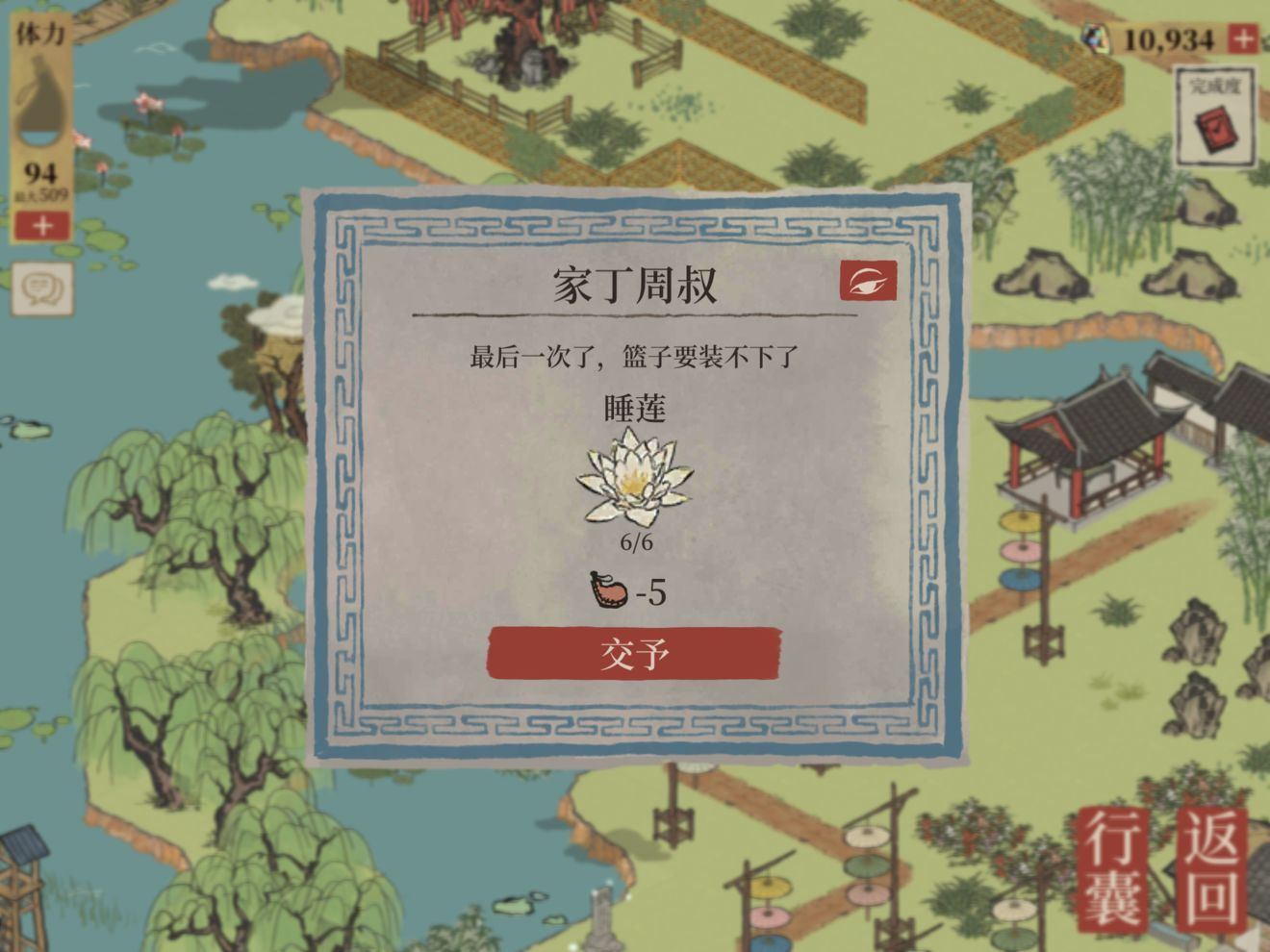Open the chat speech bubble icon
The width and height of the screenshot is (1270, 952).
(x=42, y=288)
